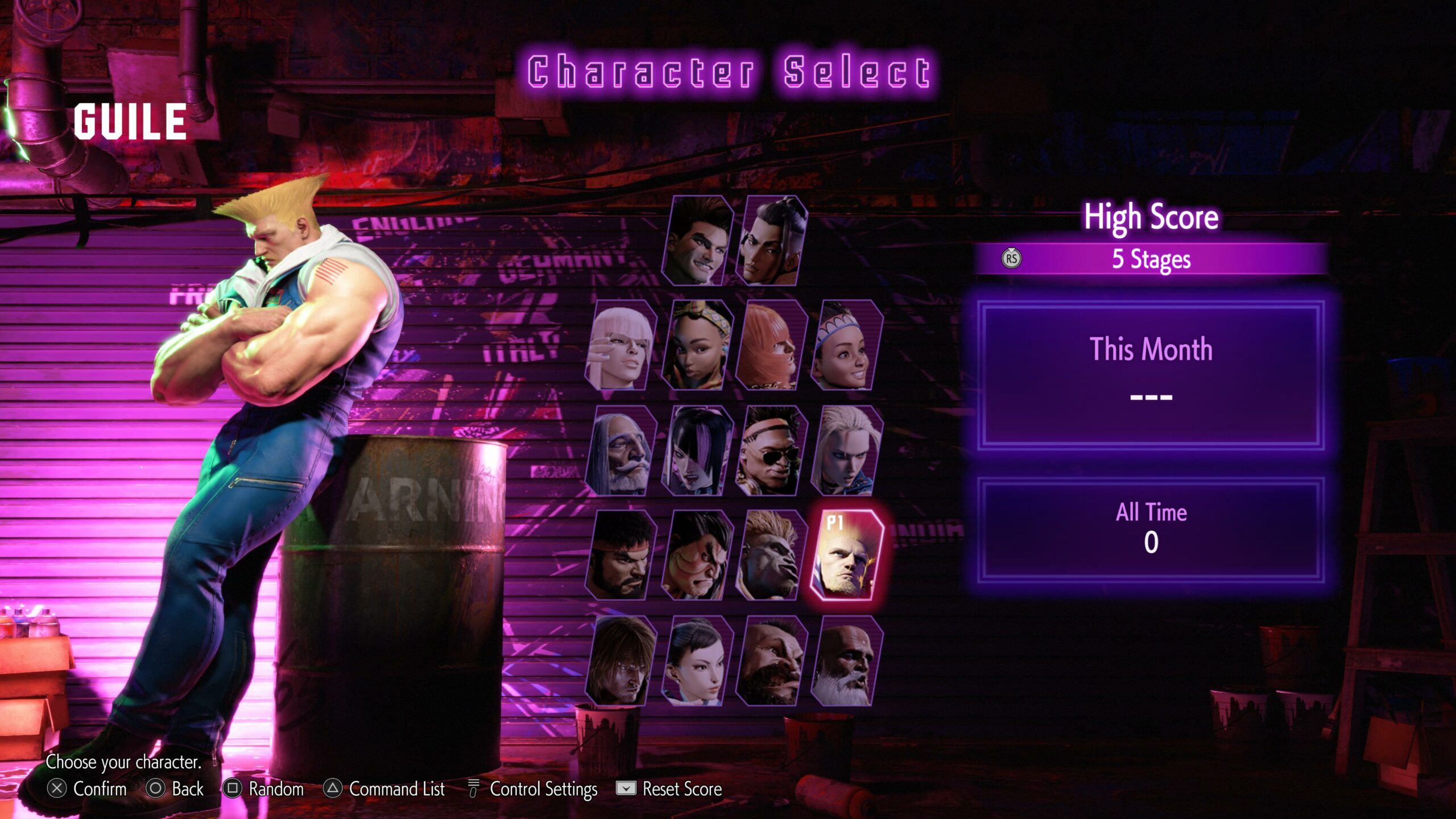Image resolution: width=1456 pixels, height=819 pixels.
Task: Click the highlighted Guile tile marked P1
Action: coord(847,555)
